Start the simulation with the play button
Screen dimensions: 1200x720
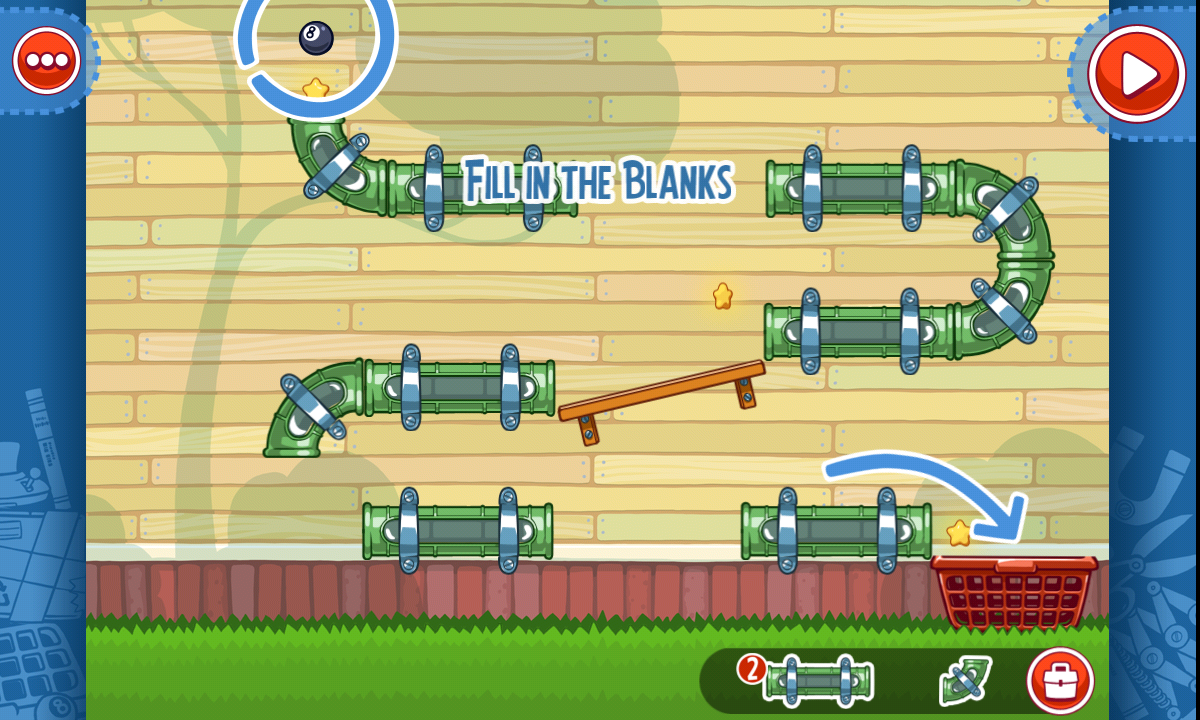click(x=1136, y=72)
